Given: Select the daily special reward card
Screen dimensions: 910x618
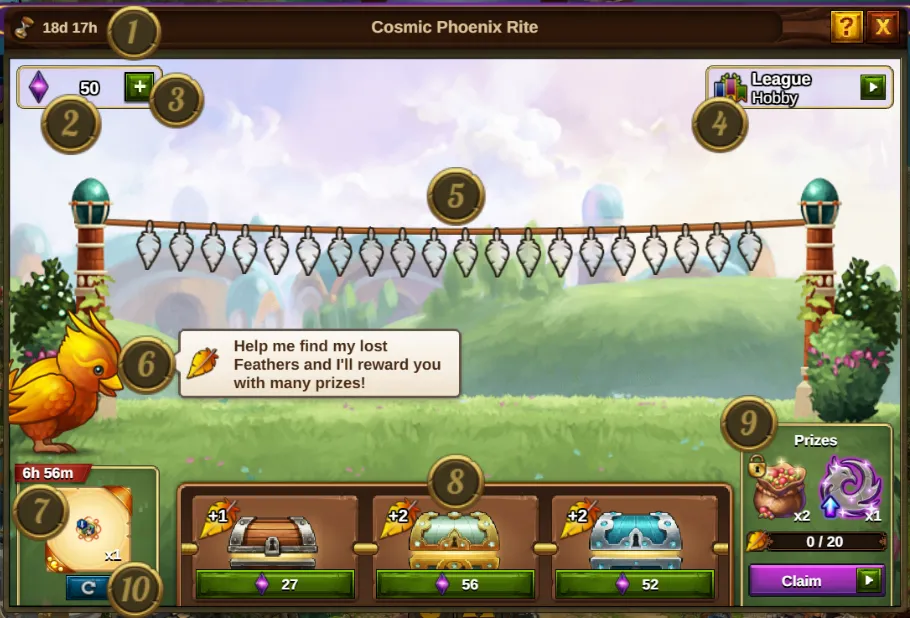Looking at the screenshot, I should tap(89, 529).
